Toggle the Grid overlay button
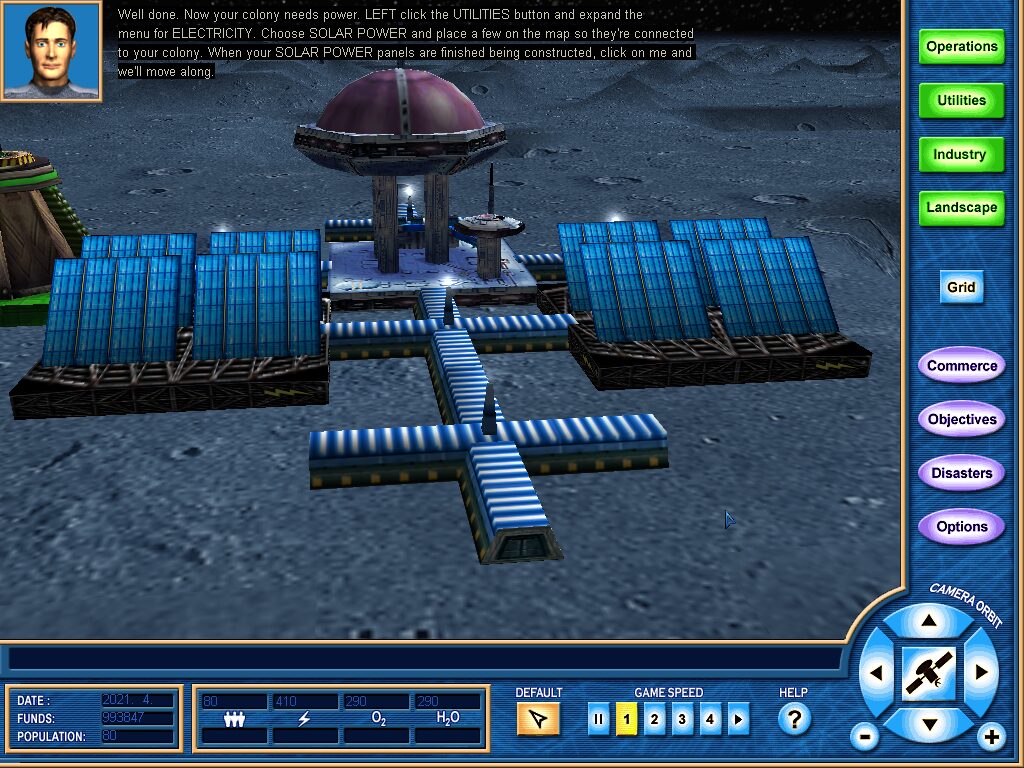The width and height of the screenshot is (1024, 768). 961,287
